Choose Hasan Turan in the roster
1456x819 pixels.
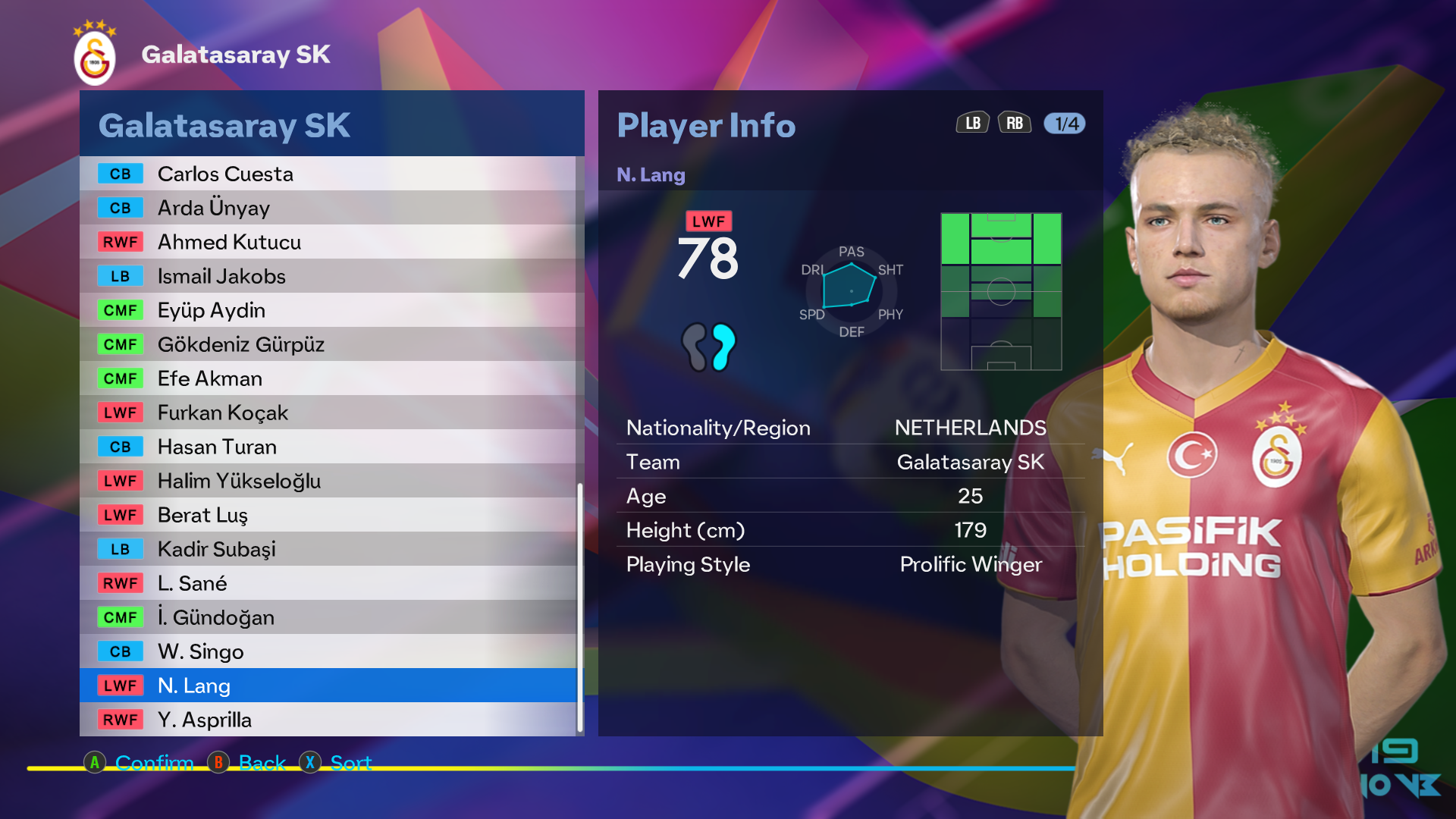click(x=328, y=447)
